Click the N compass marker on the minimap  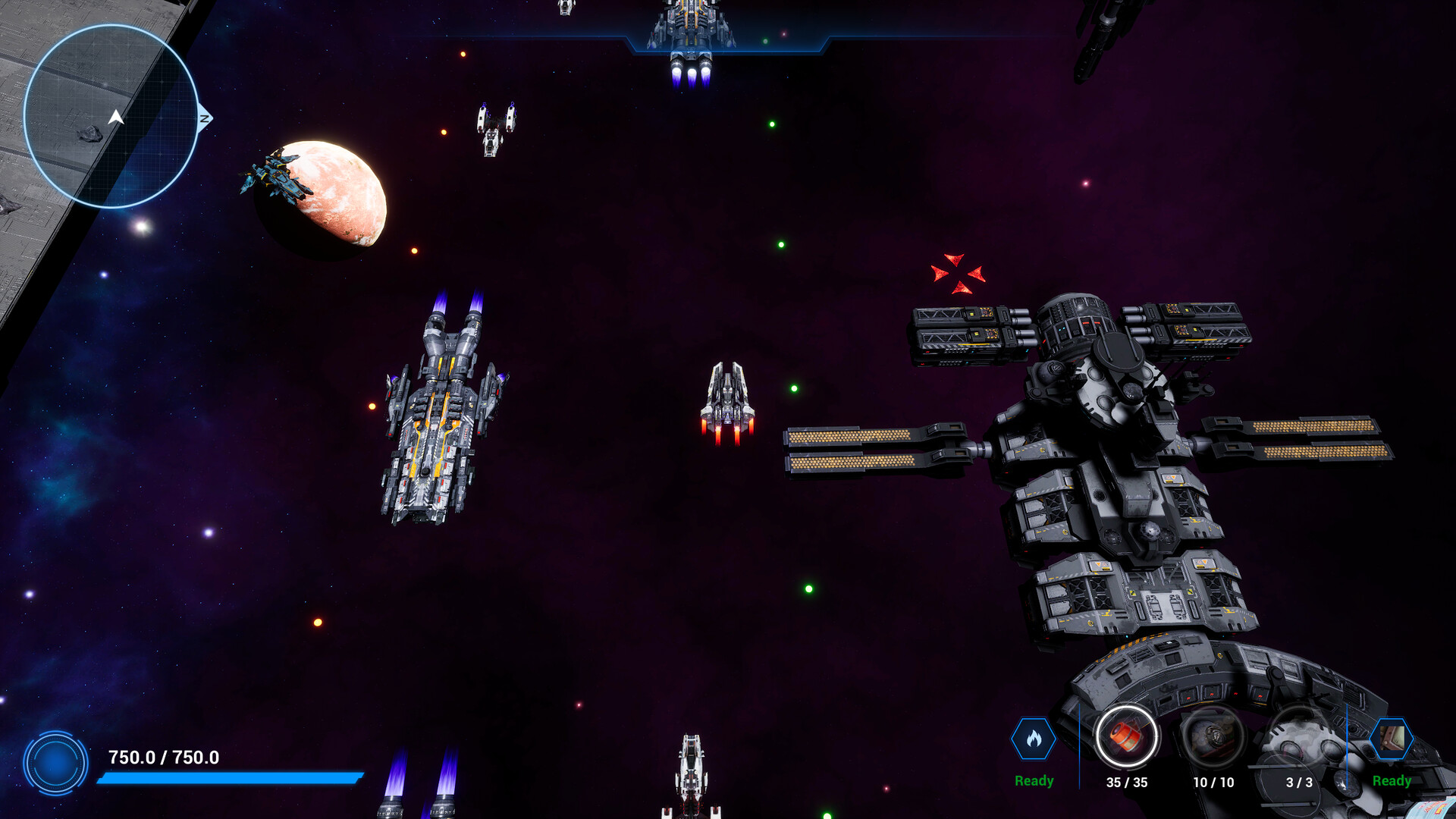click(203, 118)
